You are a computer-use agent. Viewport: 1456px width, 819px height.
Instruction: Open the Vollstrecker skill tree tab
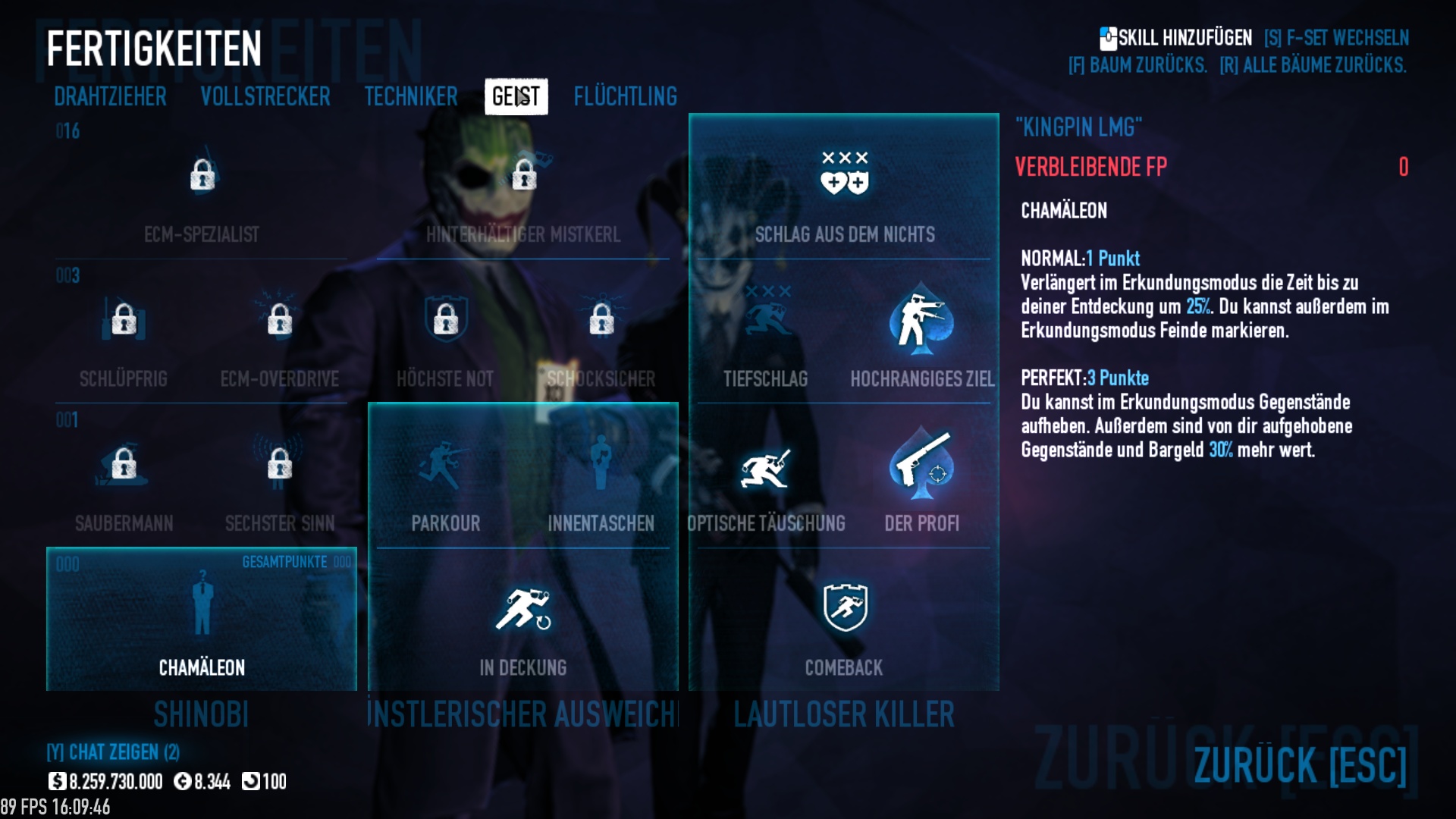click(x=265, y=97)
